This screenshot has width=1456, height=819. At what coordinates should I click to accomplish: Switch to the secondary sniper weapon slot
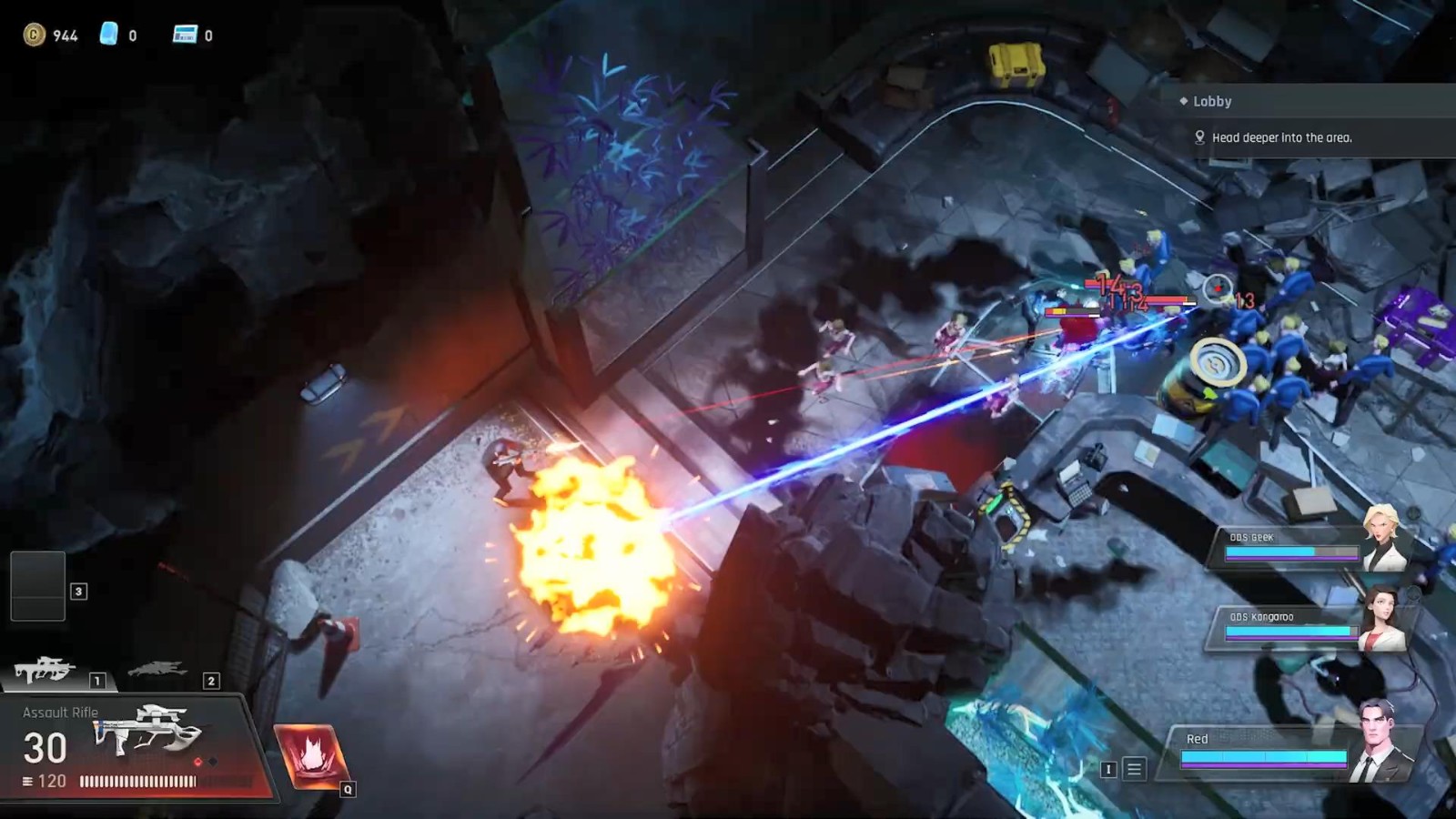pos(157,671)
